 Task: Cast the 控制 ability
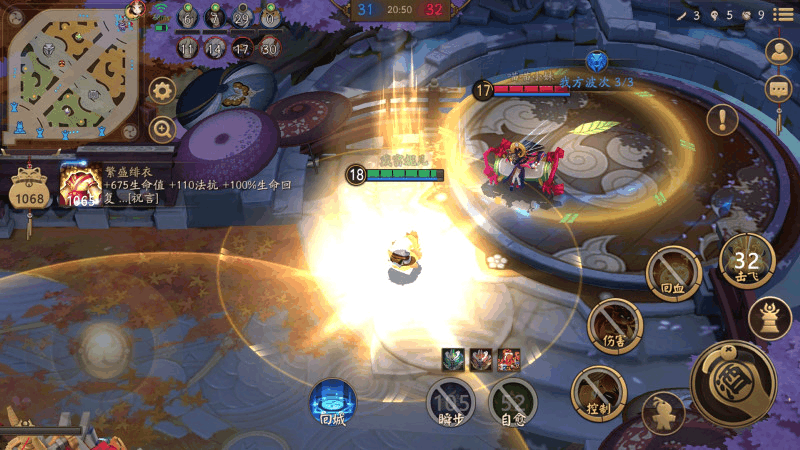point(598,393)
